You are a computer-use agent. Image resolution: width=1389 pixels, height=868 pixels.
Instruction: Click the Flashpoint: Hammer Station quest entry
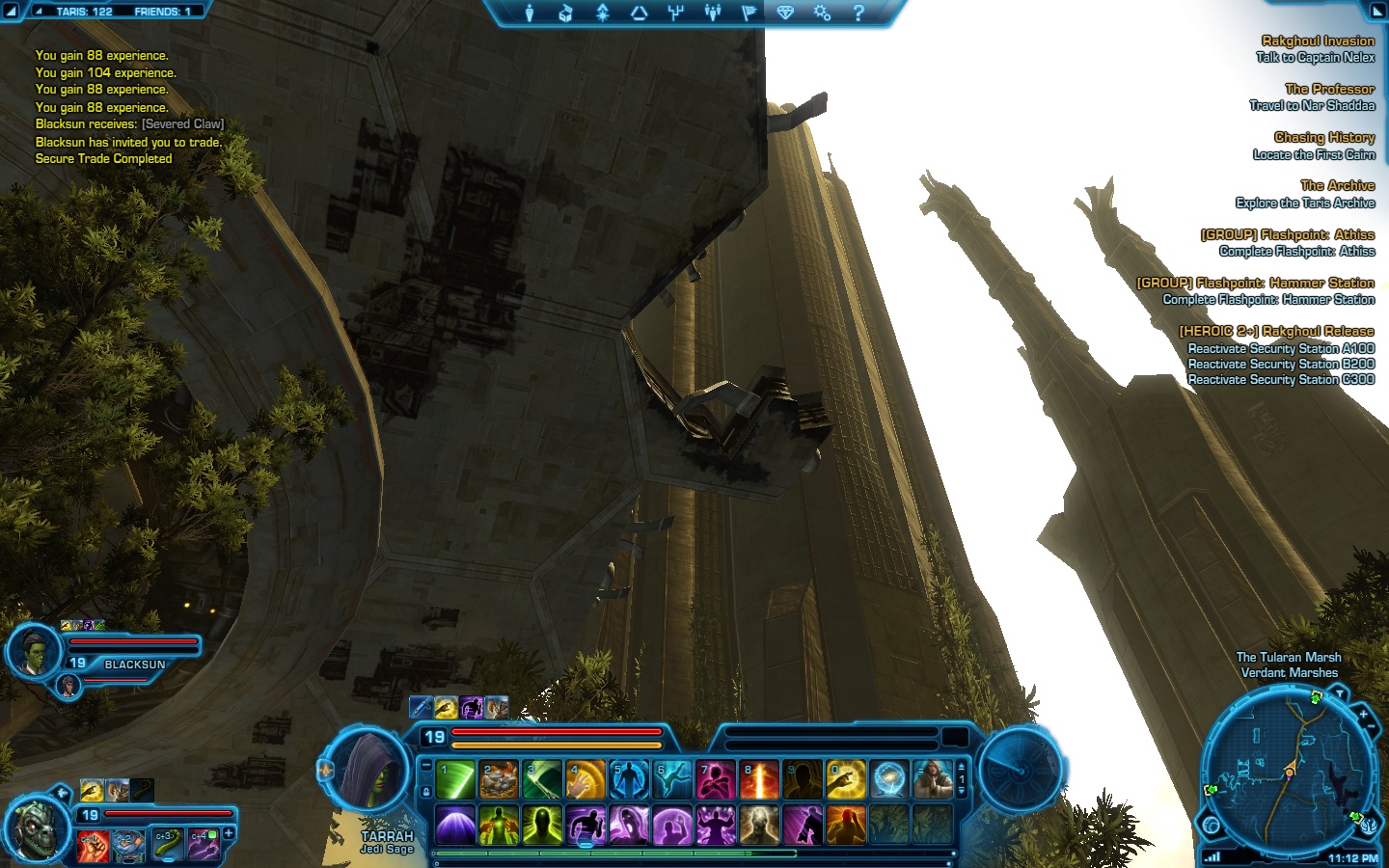[x=1255, y=283]
